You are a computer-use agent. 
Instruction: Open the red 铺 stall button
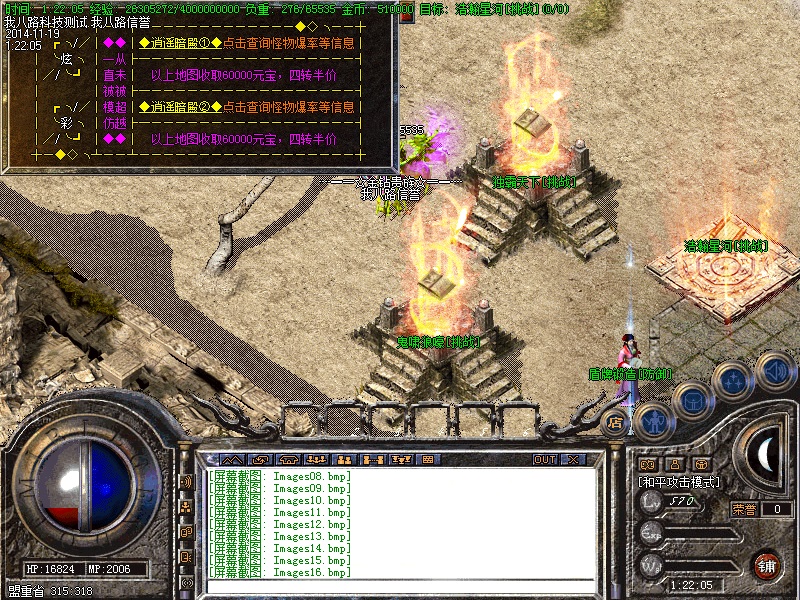pyautogui.click(x=767, y=566)
